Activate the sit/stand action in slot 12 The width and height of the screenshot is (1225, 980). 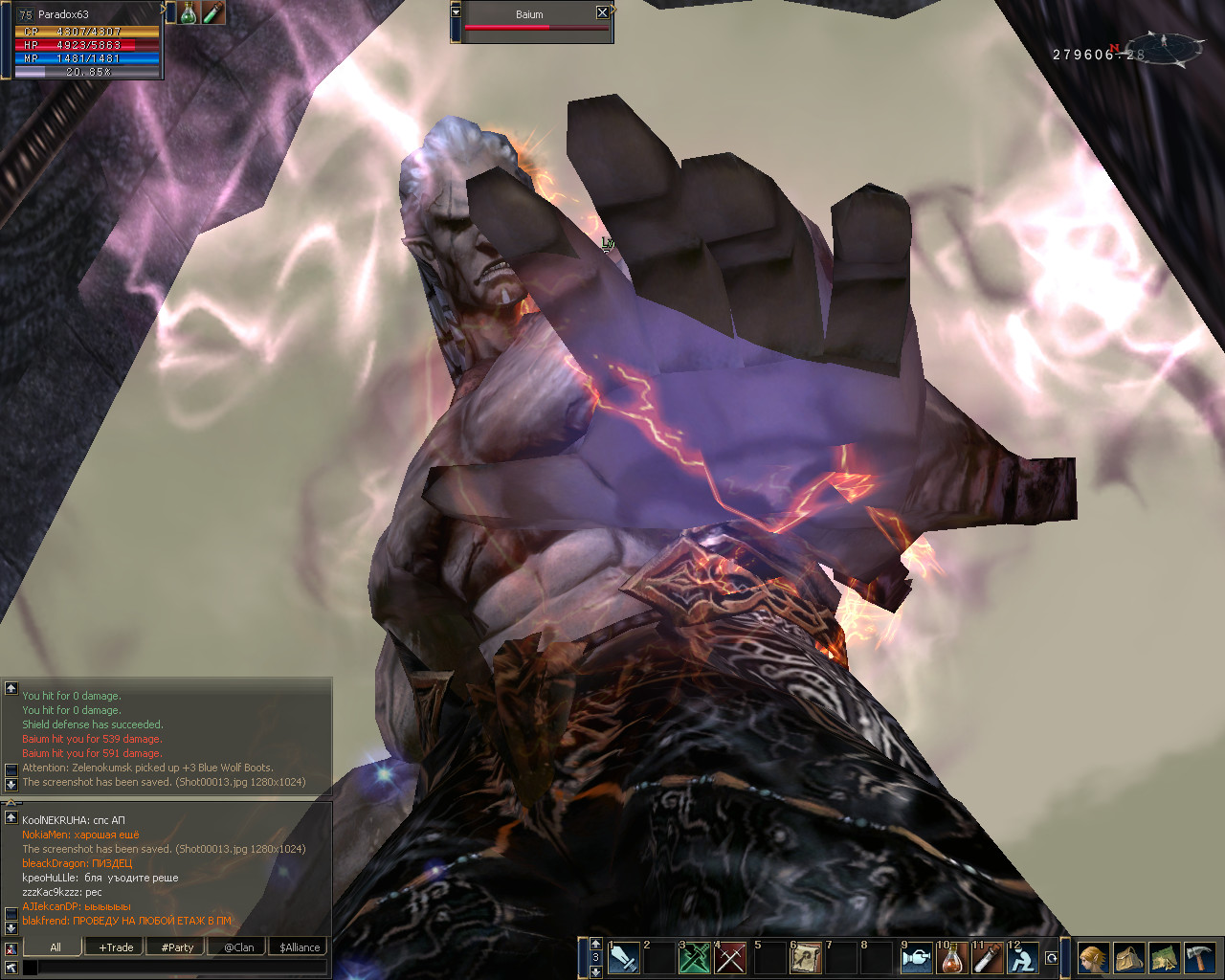[x=1023, y=957]
